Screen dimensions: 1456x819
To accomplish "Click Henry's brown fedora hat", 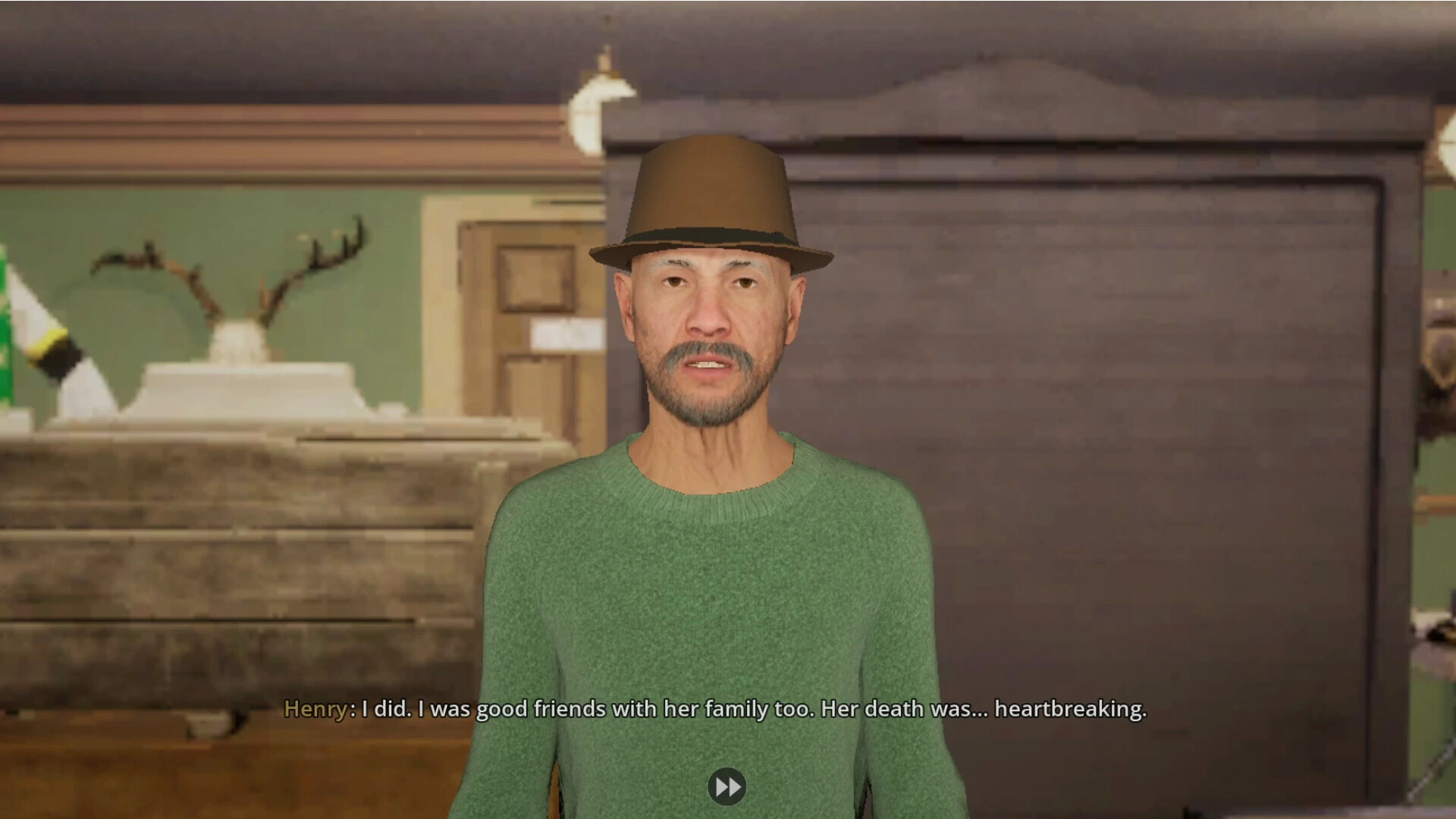I will tap(709, 197).
